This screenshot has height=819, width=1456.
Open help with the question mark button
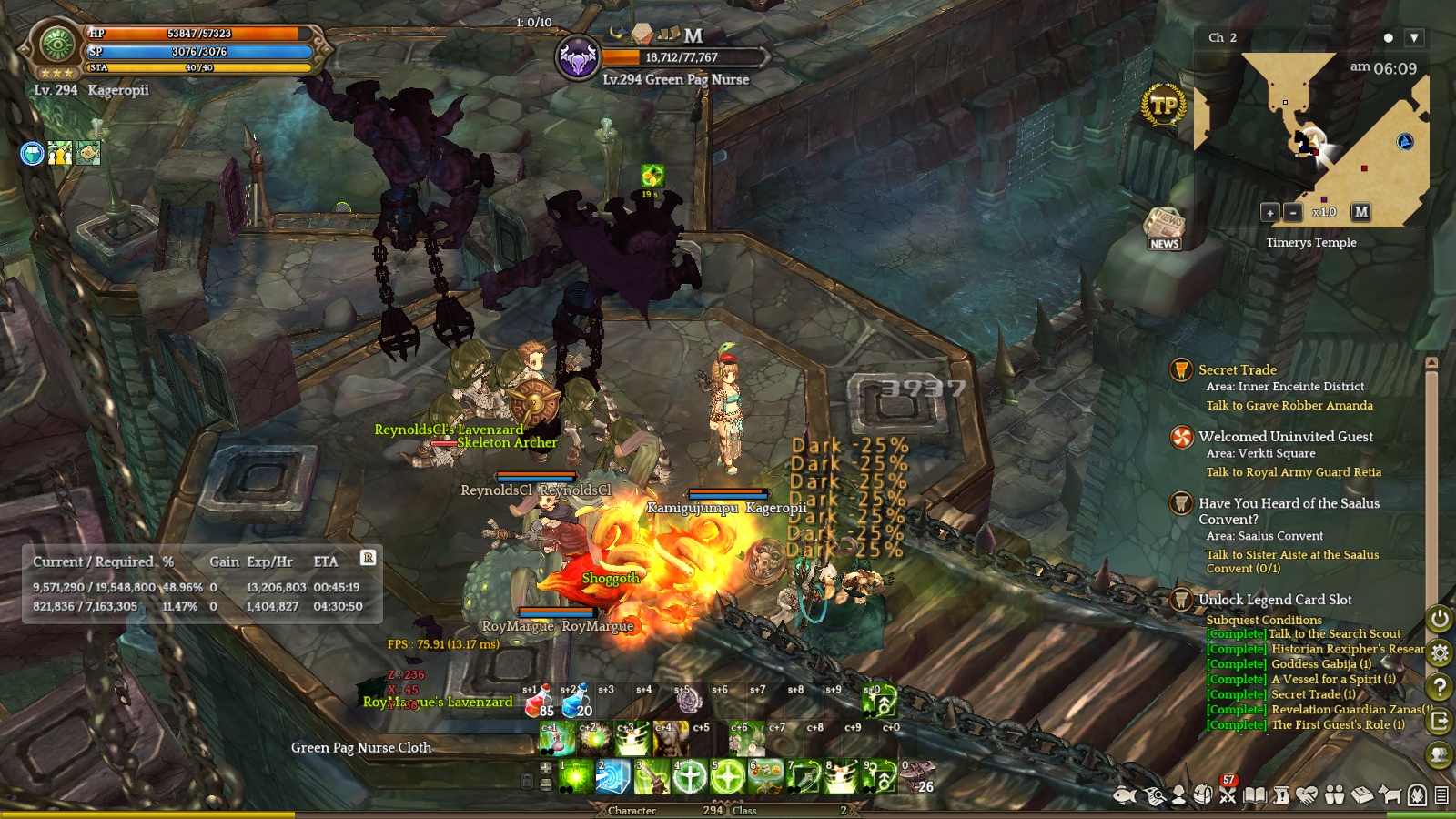[x=1440, y=687]
